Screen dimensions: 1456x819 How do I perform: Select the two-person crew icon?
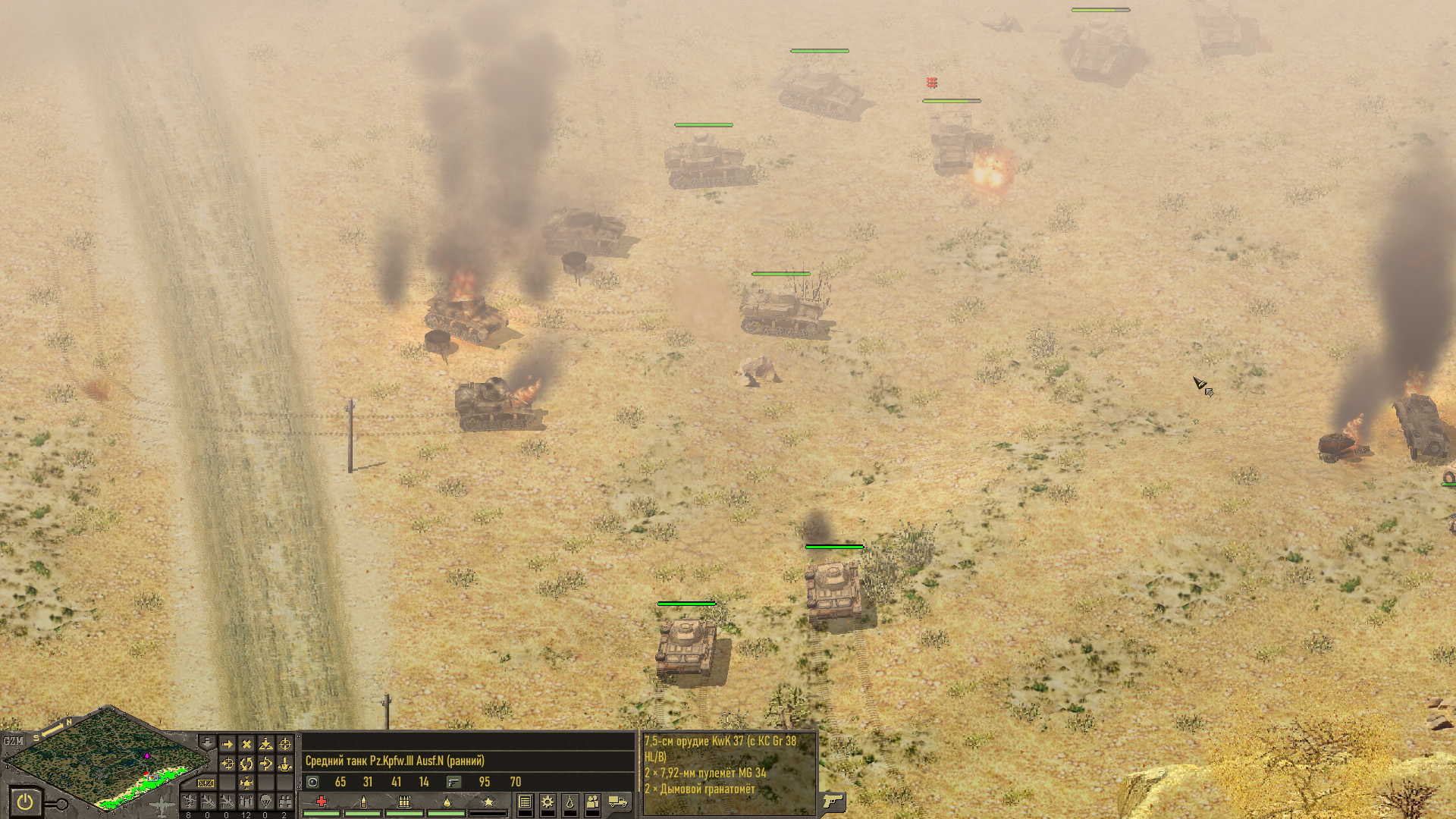point(592,802)
